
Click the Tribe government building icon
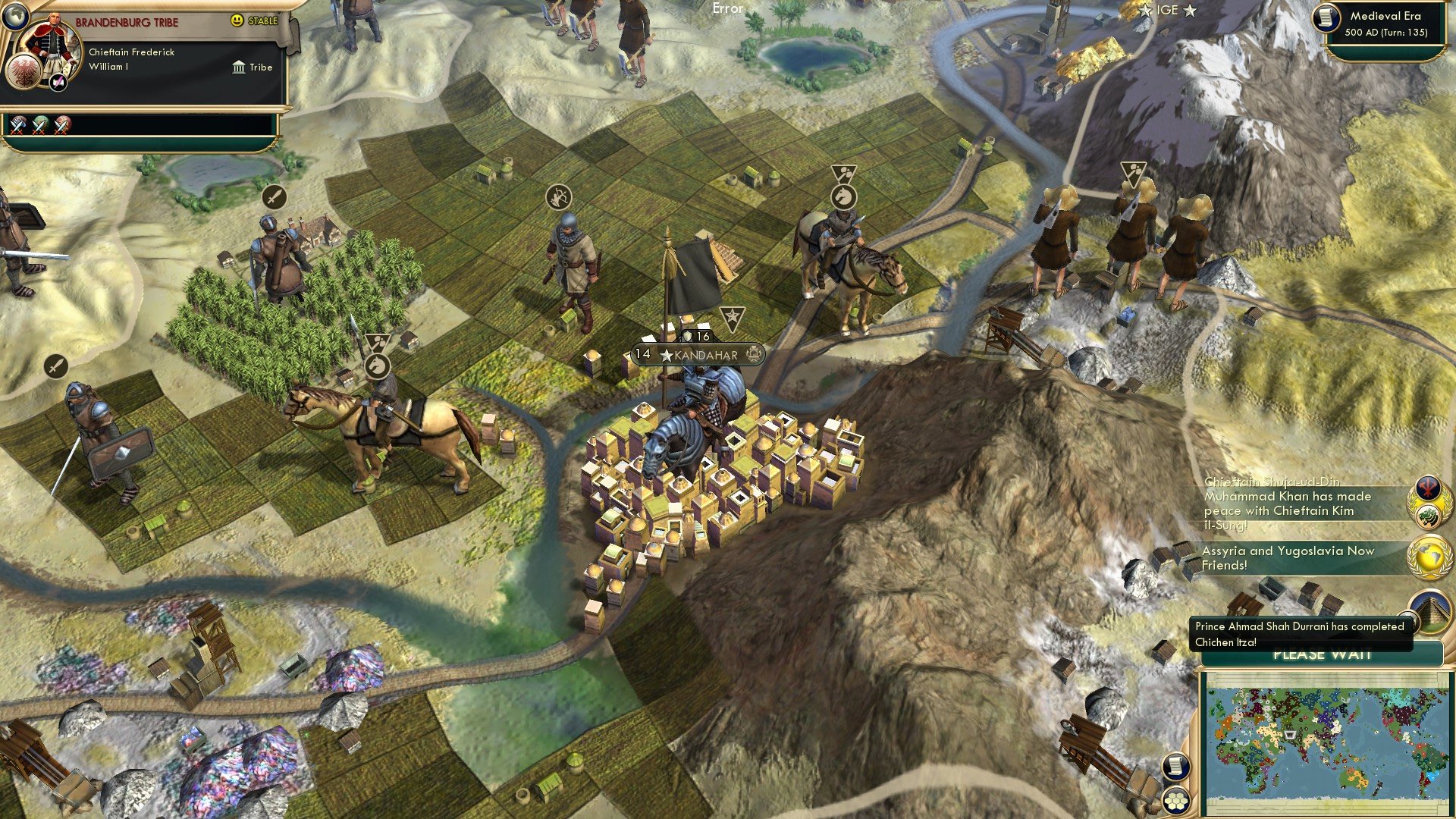click(x=239, y=67)
